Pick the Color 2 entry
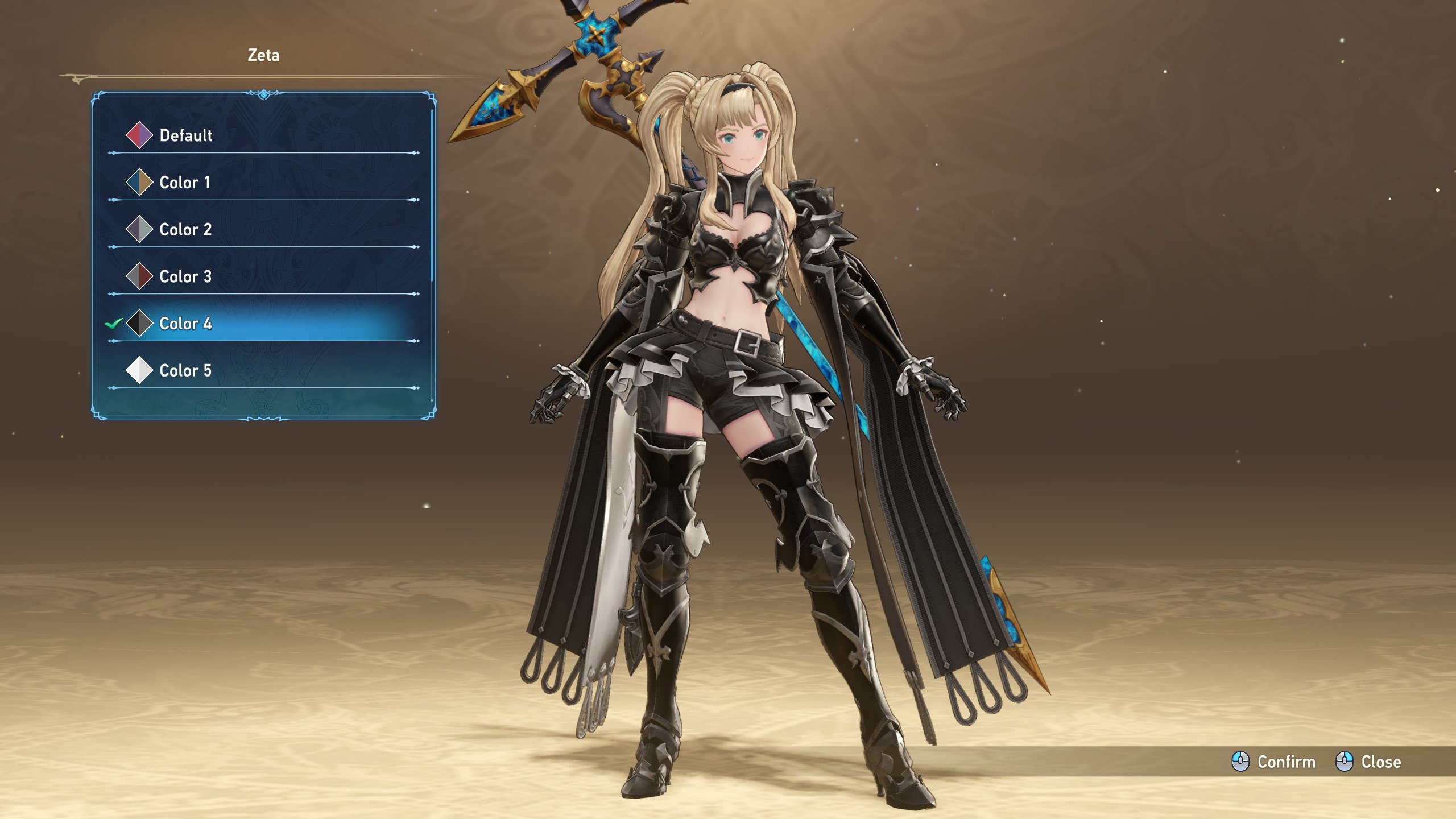Screen dimensions: 1456x819 tap(185, 230)
